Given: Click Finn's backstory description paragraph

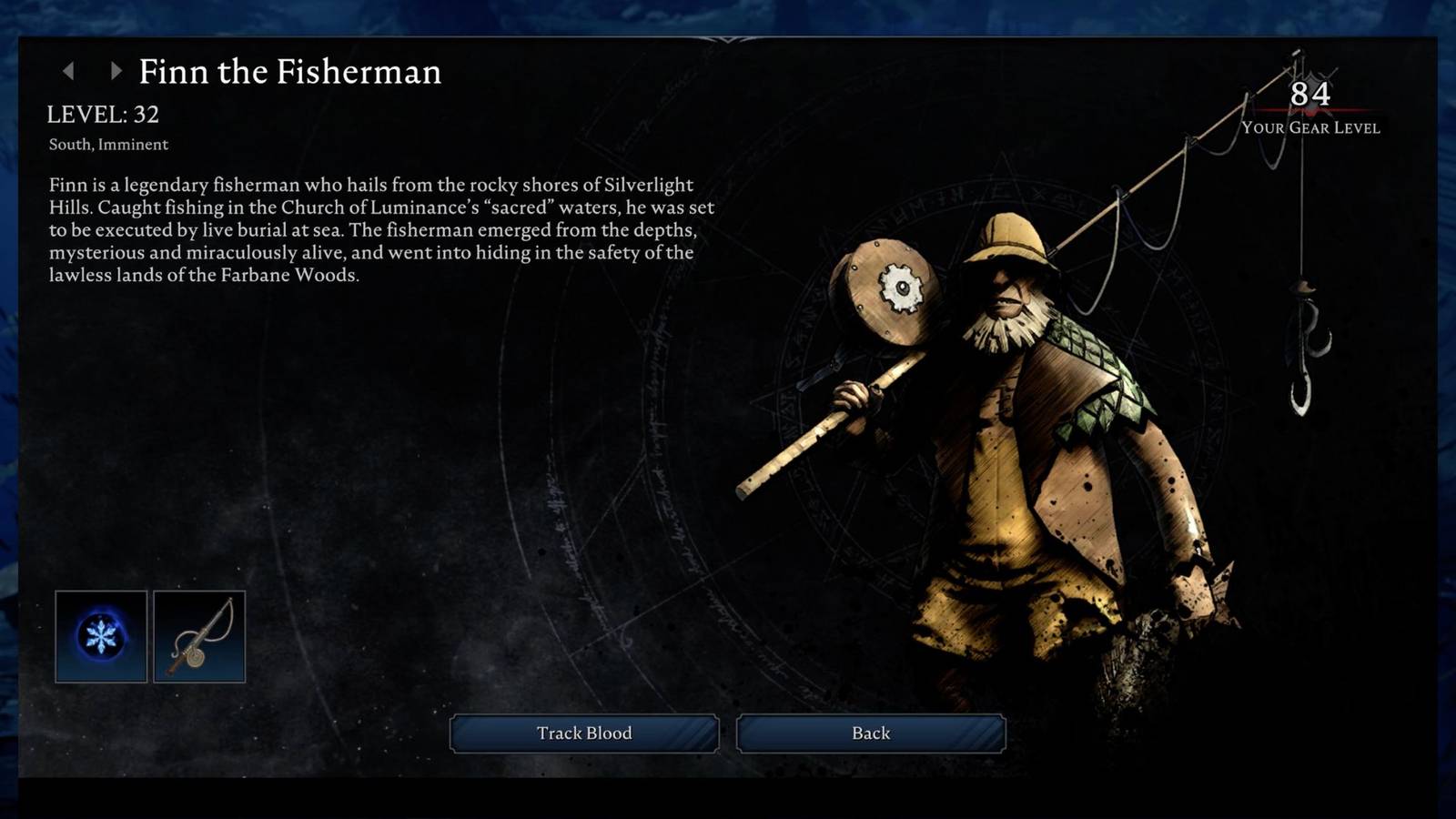Looking at the screenshot, I should (382, 230).
